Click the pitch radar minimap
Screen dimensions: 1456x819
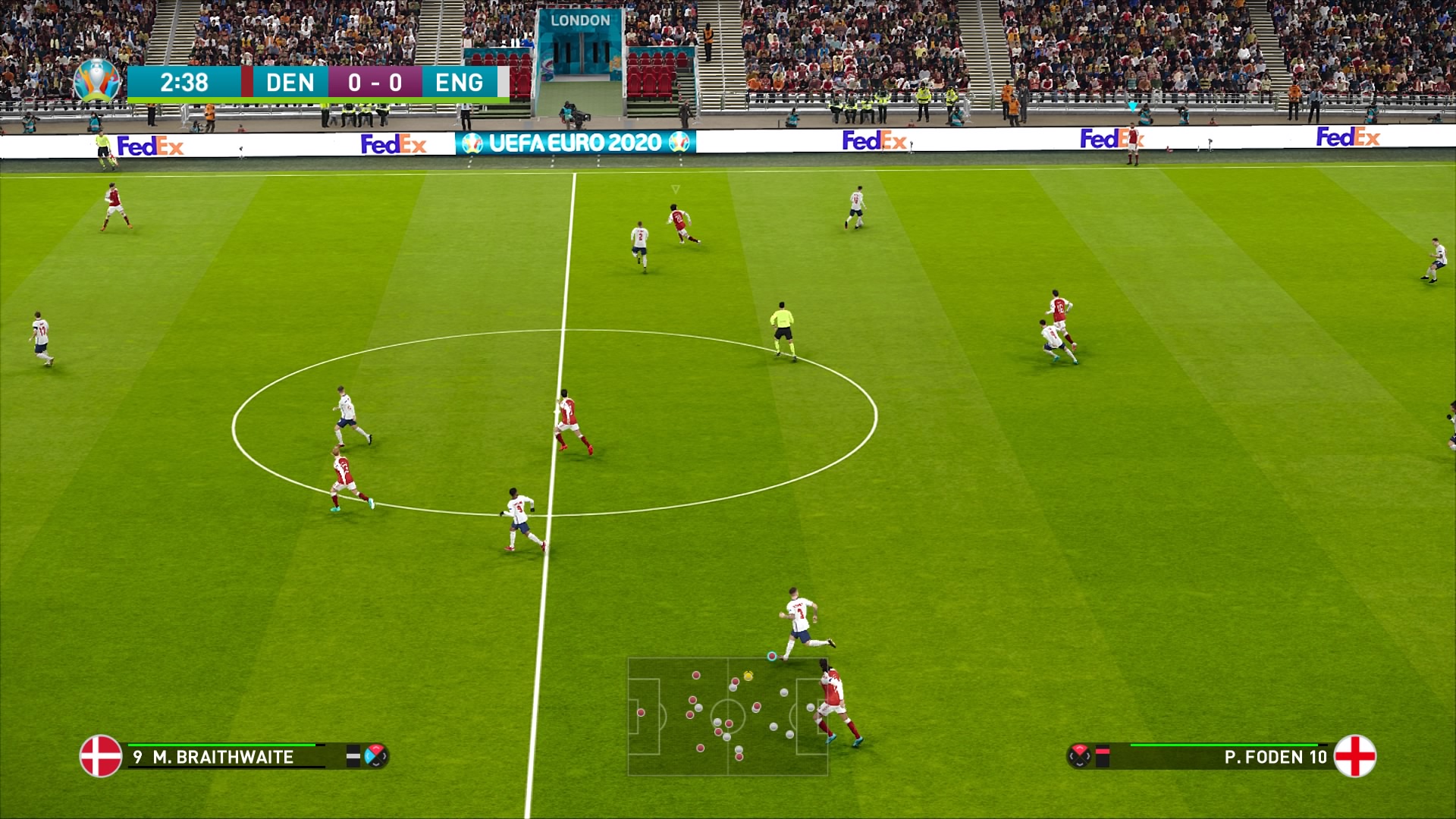[727, 717]
